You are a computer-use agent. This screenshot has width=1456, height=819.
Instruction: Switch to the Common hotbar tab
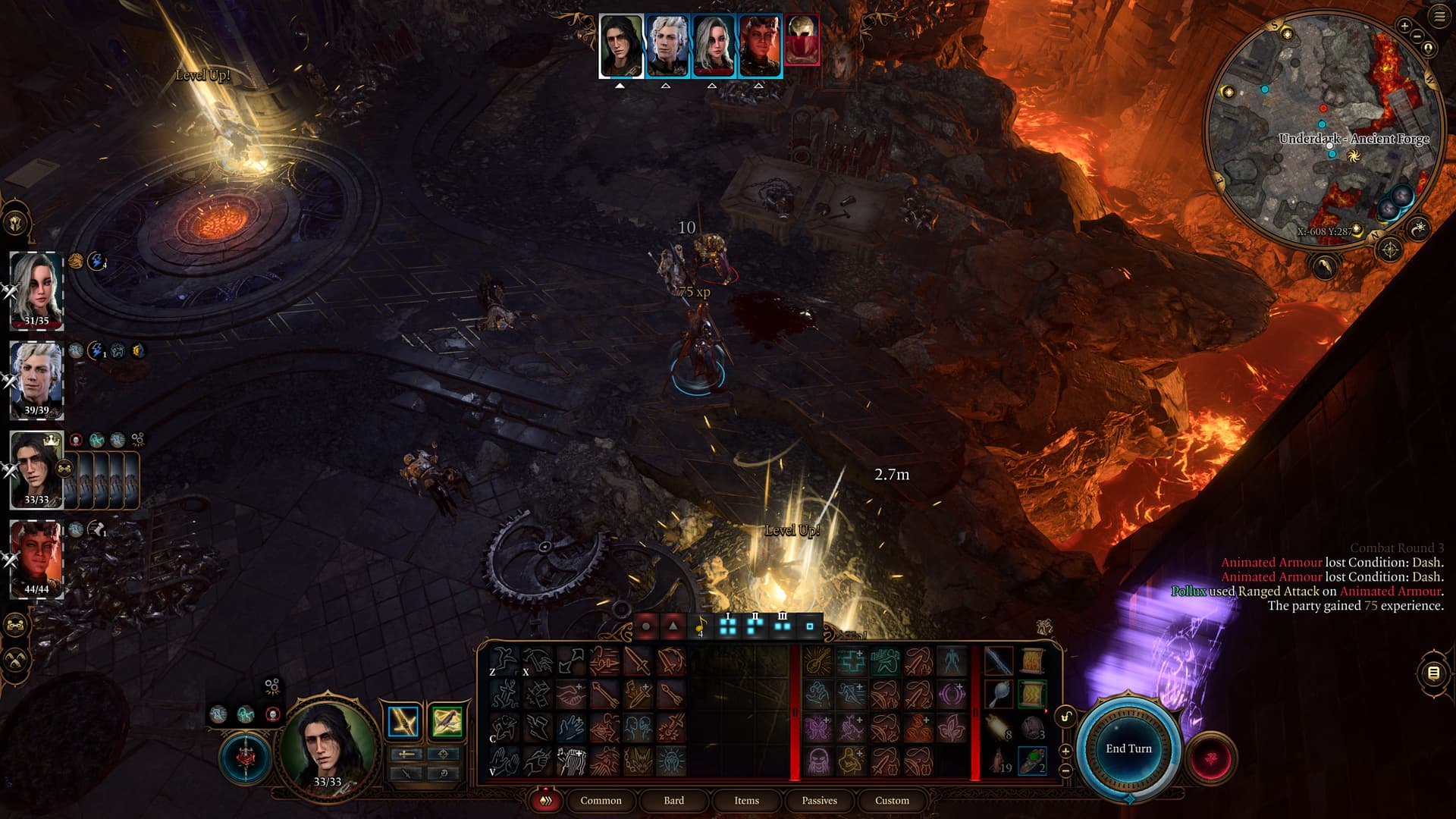click(601, 800)
